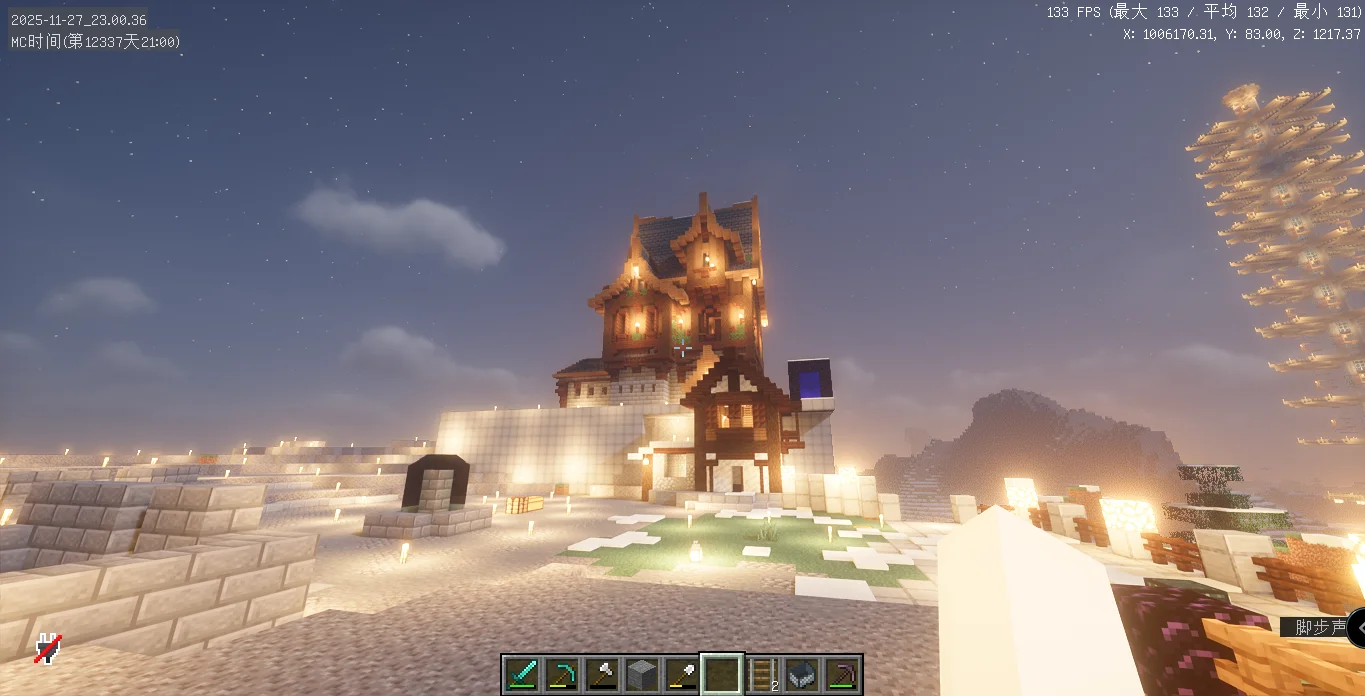Select the iron axe hotbar slot
The height and width of the screenshot is (696, 1365).
point(601,674)
